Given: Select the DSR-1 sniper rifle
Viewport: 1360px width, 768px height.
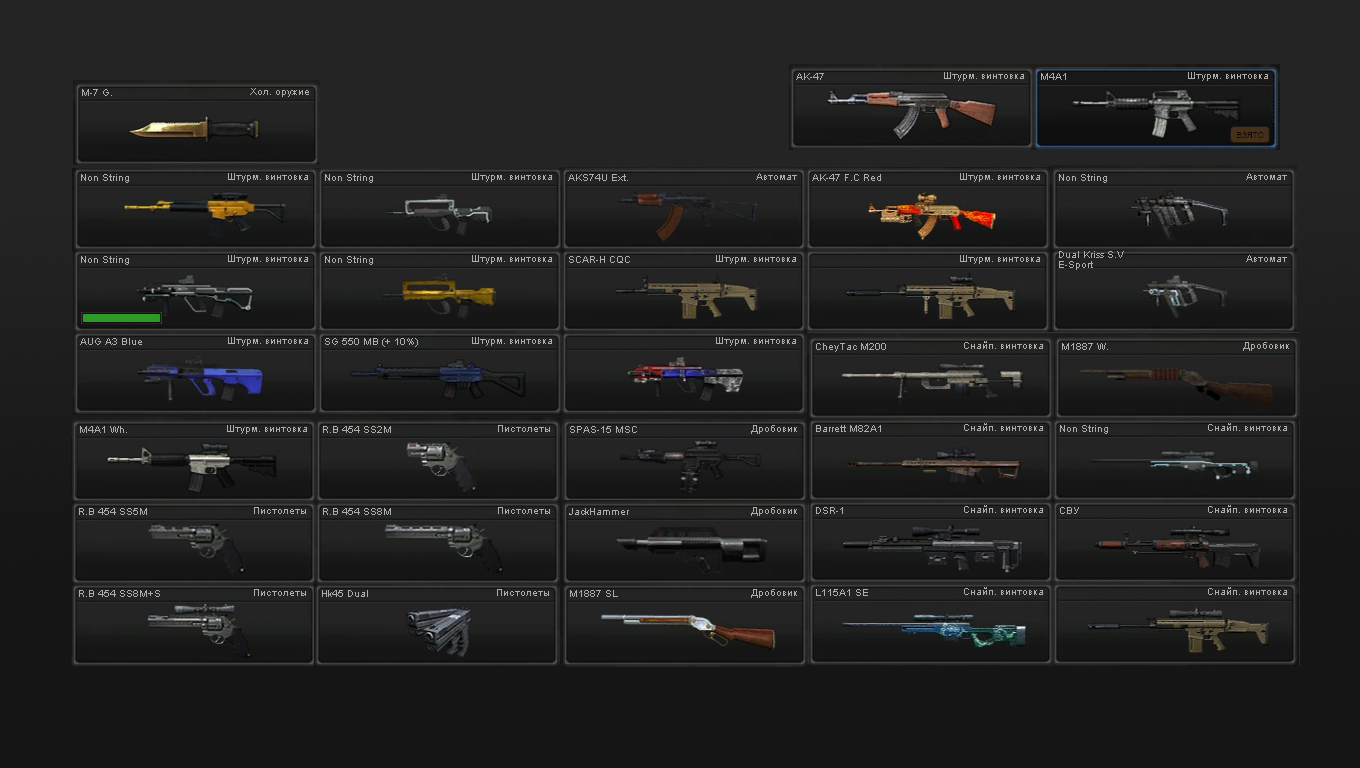Looking at the screenshot, I should click(x=928, y=540).
